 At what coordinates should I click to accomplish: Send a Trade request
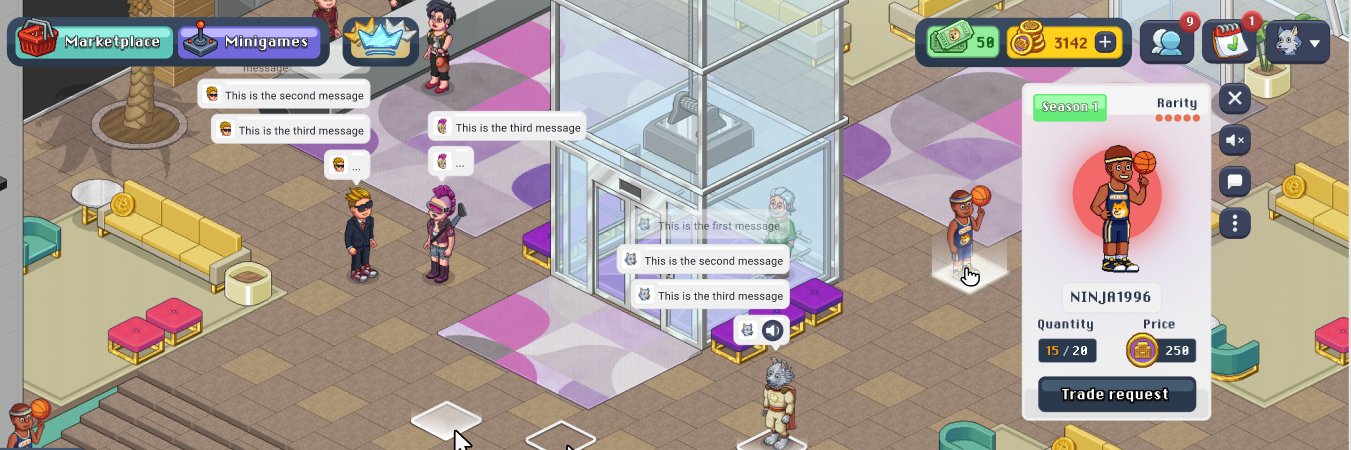point(1116,394)
